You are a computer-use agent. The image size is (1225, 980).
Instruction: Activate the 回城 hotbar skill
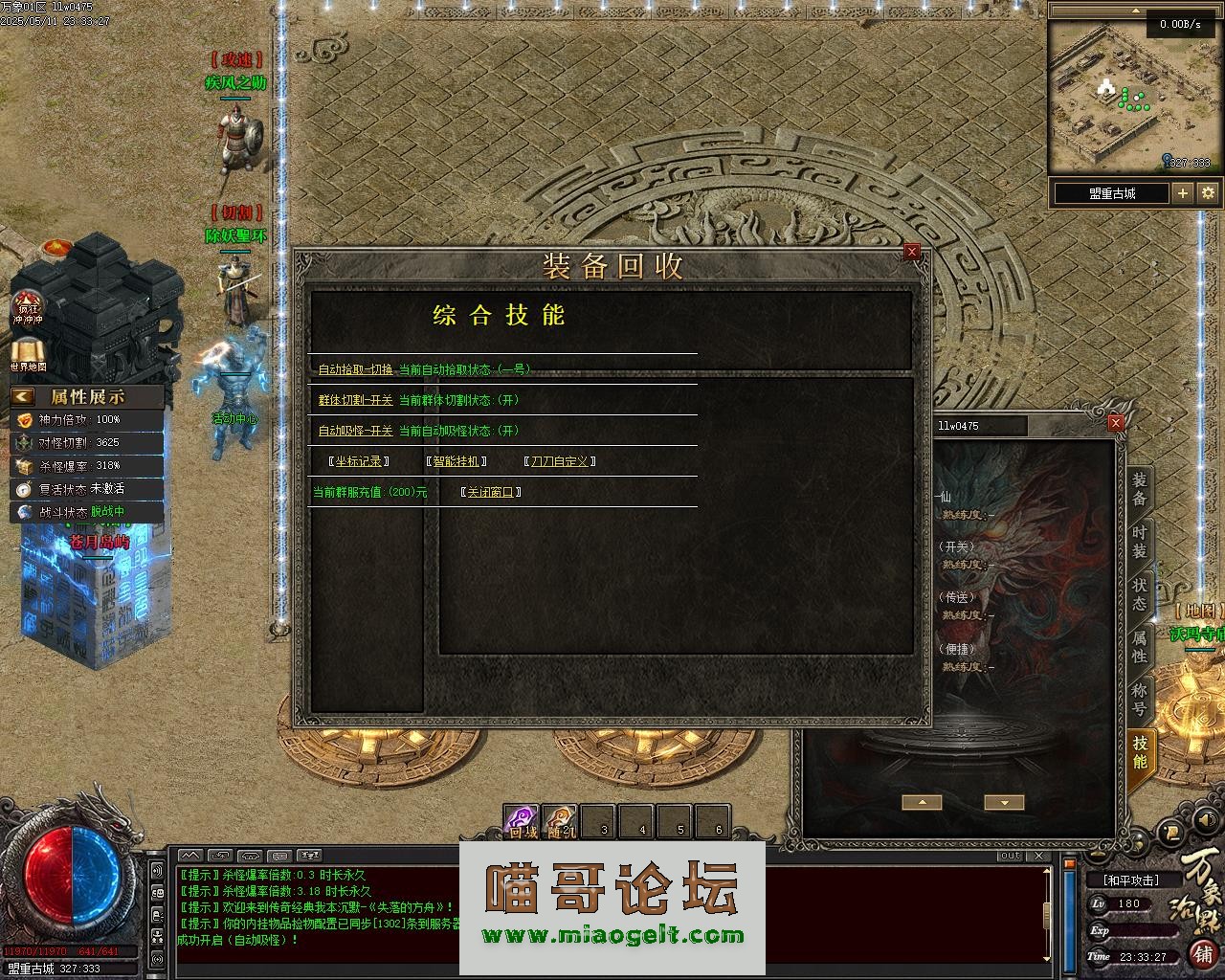523,822
